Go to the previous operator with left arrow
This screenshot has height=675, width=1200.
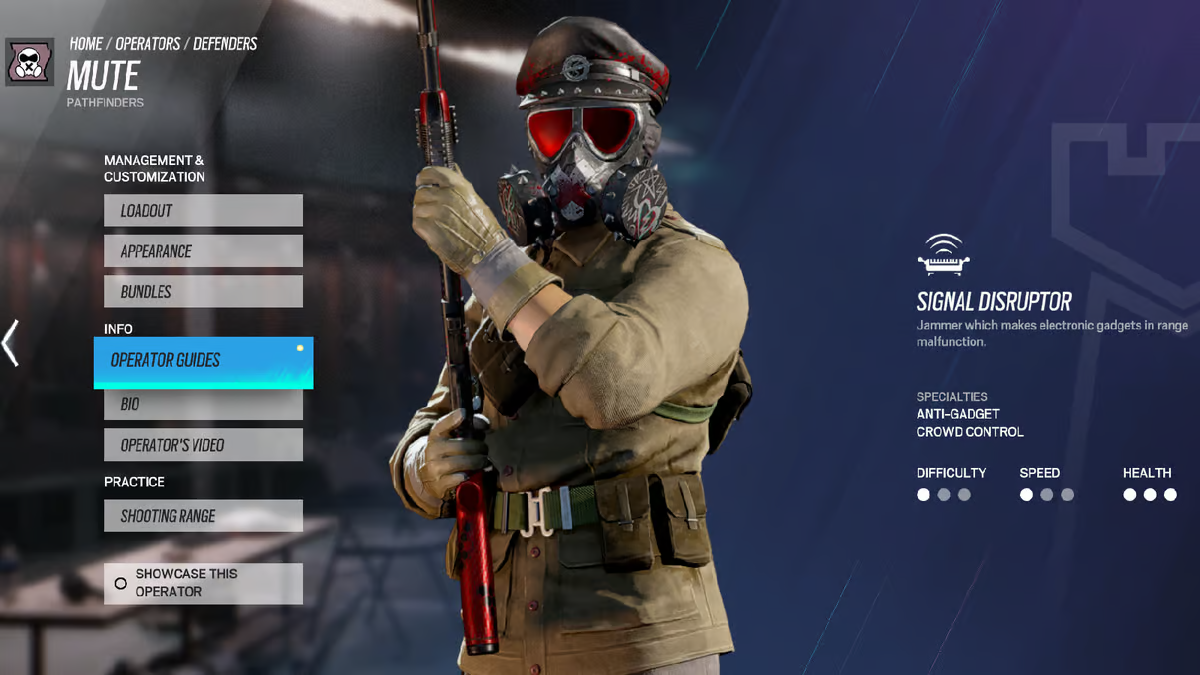click(11, 343)
